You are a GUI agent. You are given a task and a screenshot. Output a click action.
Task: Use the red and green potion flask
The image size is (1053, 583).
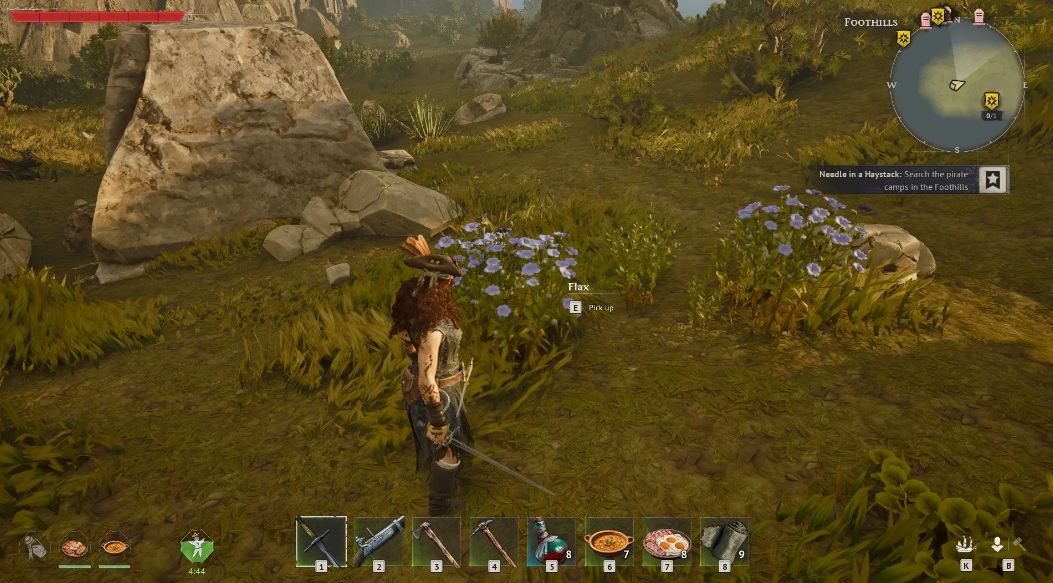pos(551,541)
